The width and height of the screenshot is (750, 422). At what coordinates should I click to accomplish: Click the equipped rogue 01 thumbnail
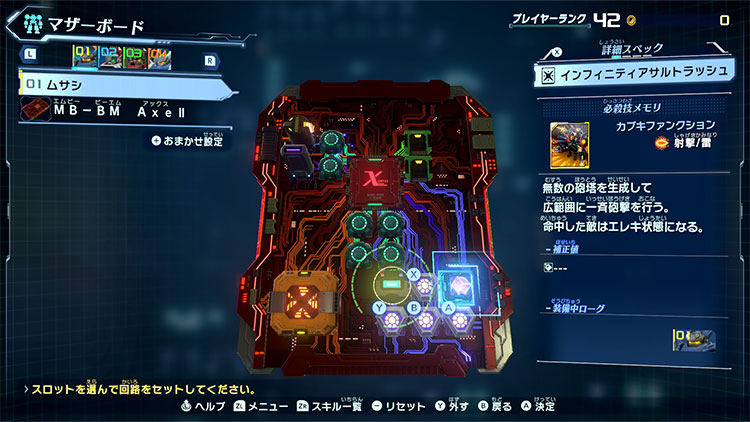[x=695, y=339]
